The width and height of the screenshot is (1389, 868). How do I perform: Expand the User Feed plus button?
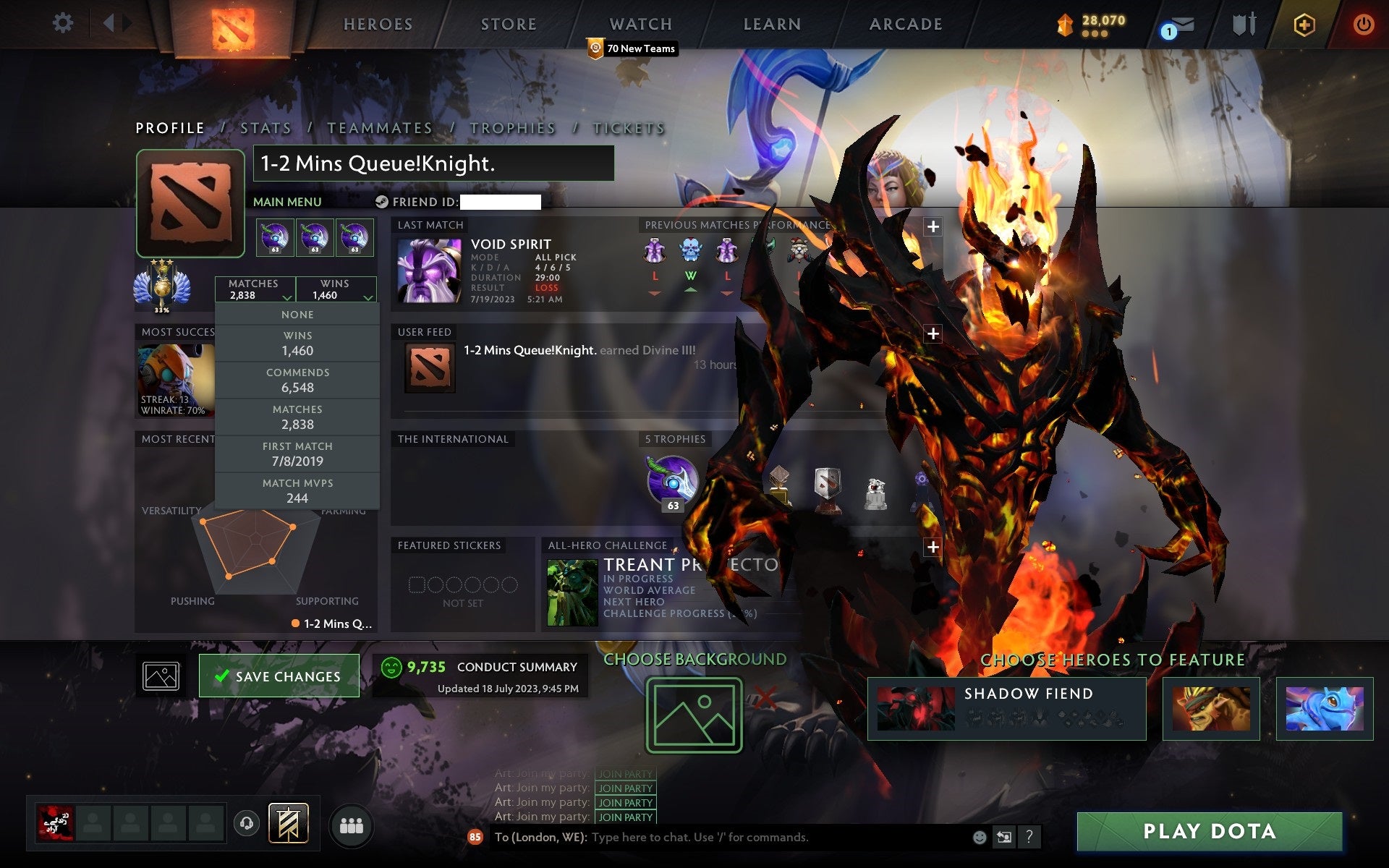tap(933, 334)
